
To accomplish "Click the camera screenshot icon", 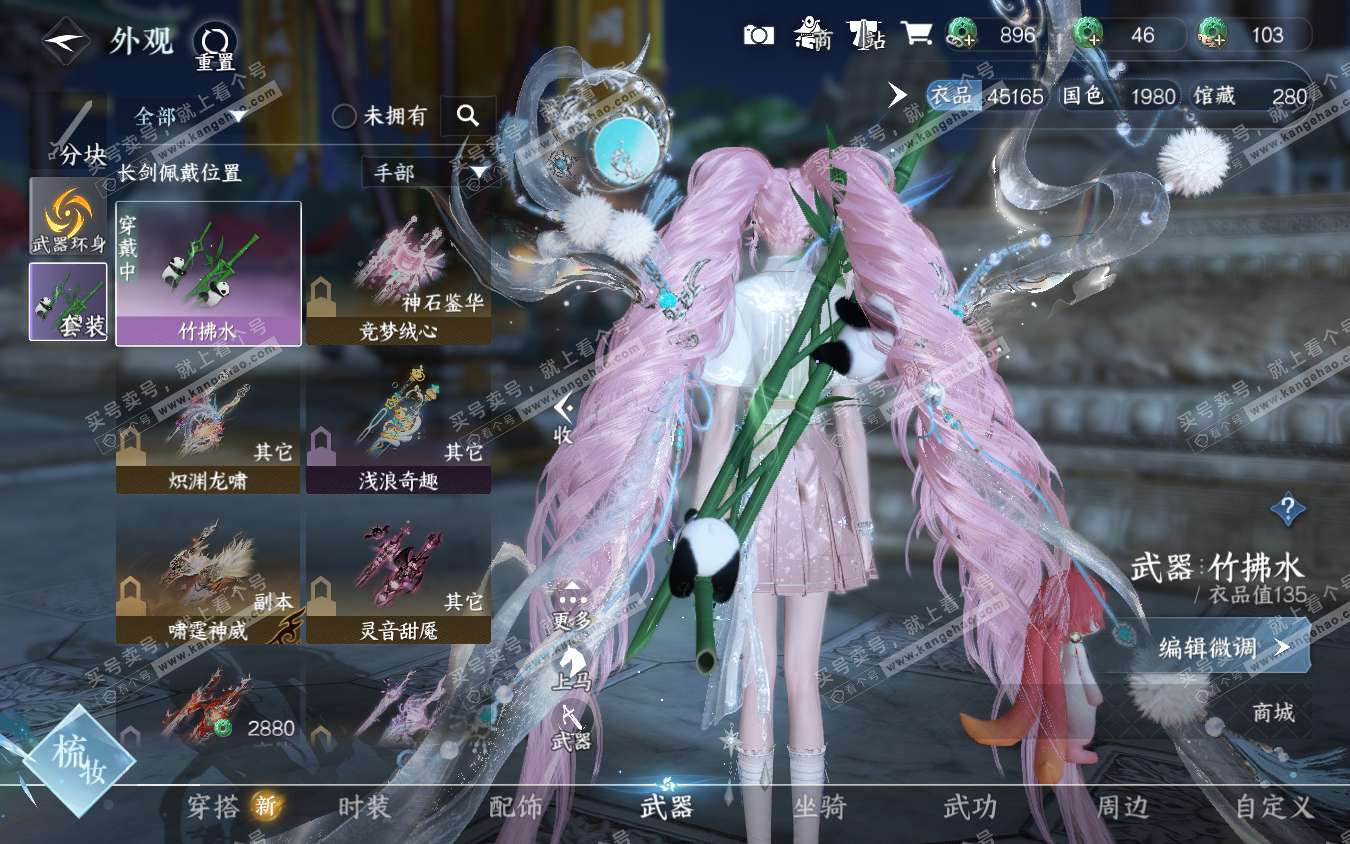I will click(x=759, y=35).
